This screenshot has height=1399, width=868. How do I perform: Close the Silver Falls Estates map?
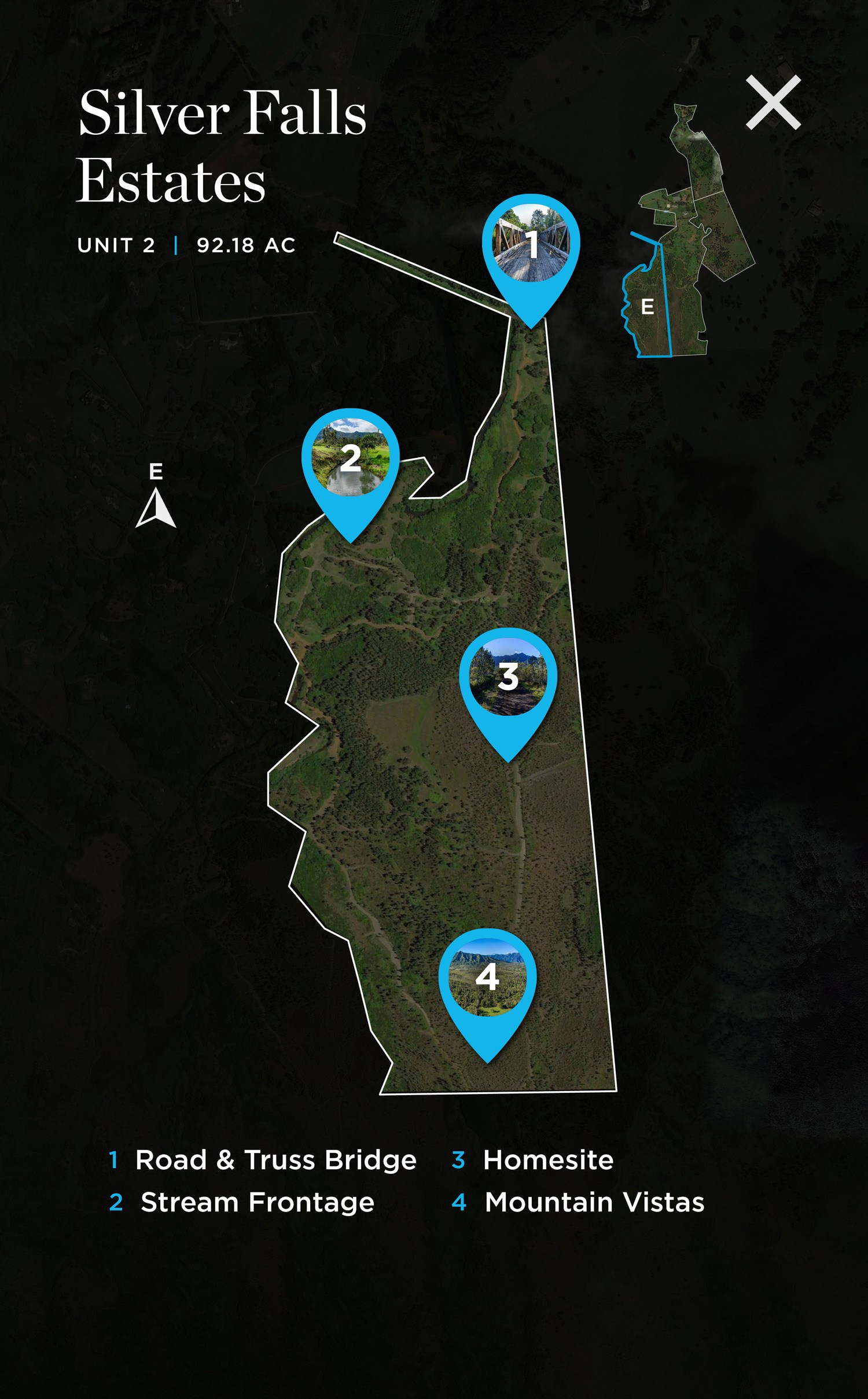click(773, 102)
